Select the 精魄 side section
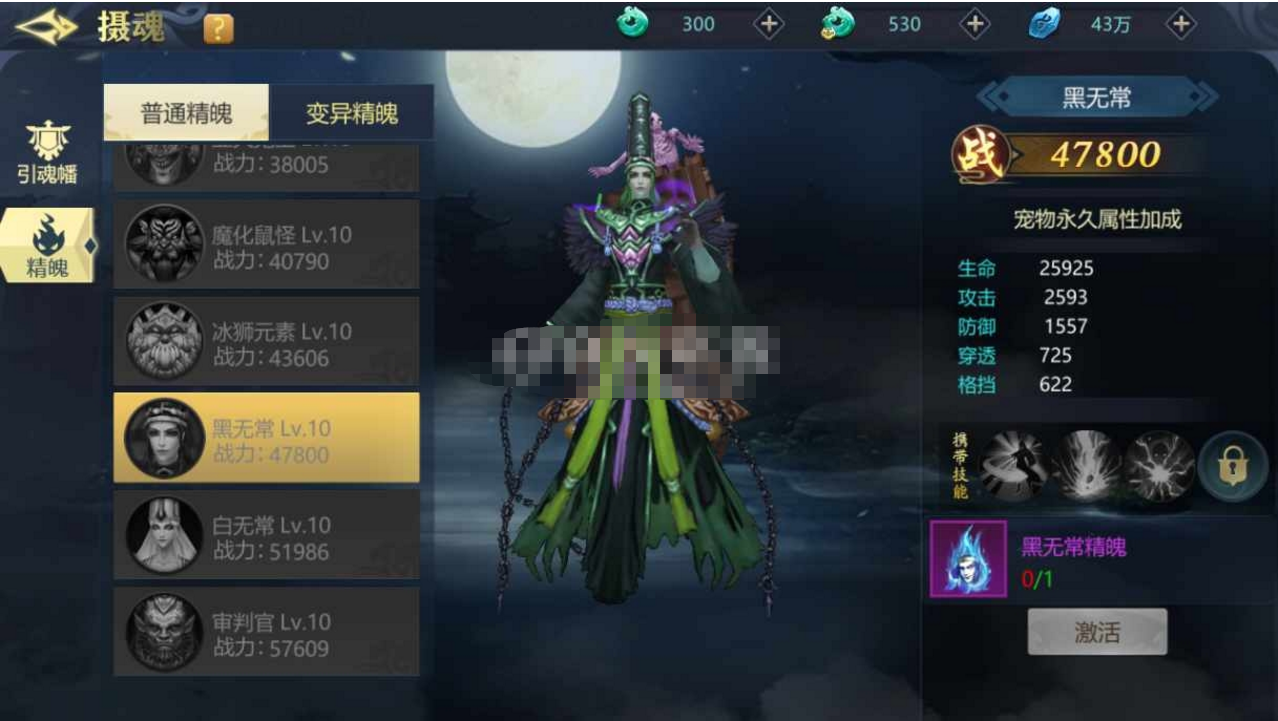Viewport: 1278px width, 721px height. tap(47, 246)
